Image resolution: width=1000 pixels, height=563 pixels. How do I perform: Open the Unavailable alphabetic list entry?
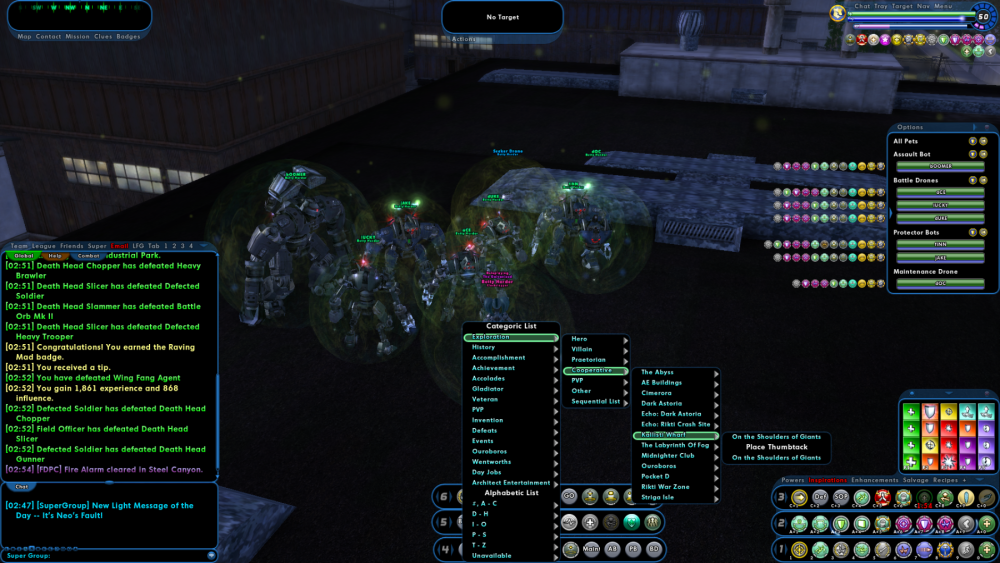(491, 555)
